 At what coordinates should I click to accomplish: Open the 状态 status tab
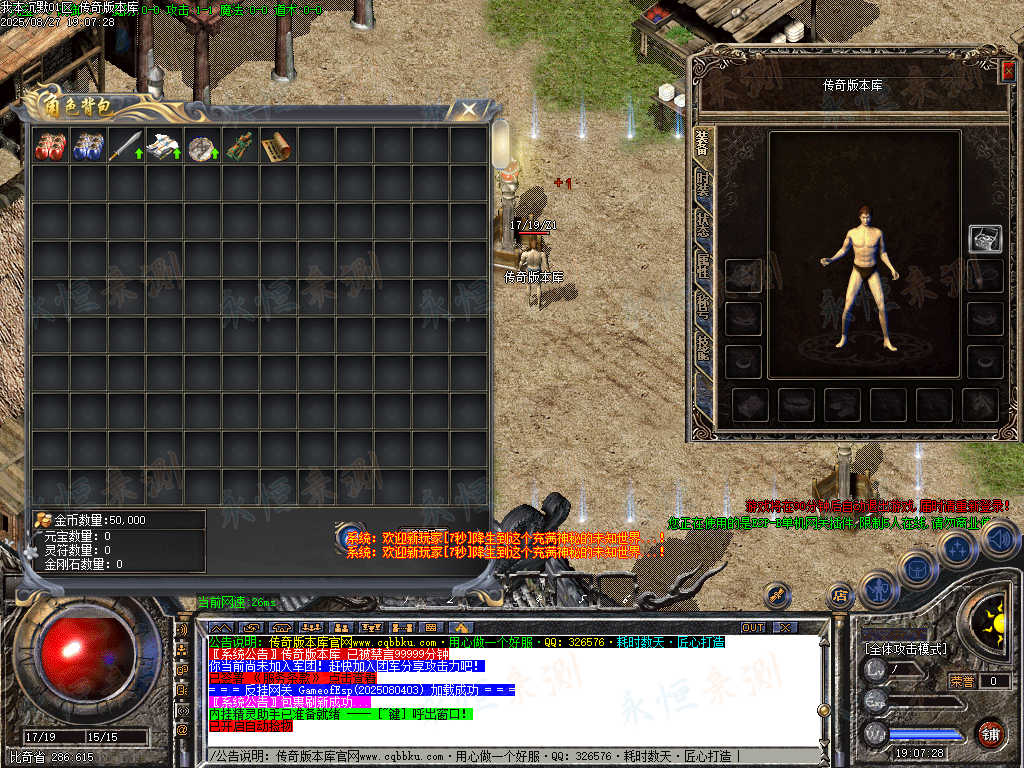click(x=702, y=223)
